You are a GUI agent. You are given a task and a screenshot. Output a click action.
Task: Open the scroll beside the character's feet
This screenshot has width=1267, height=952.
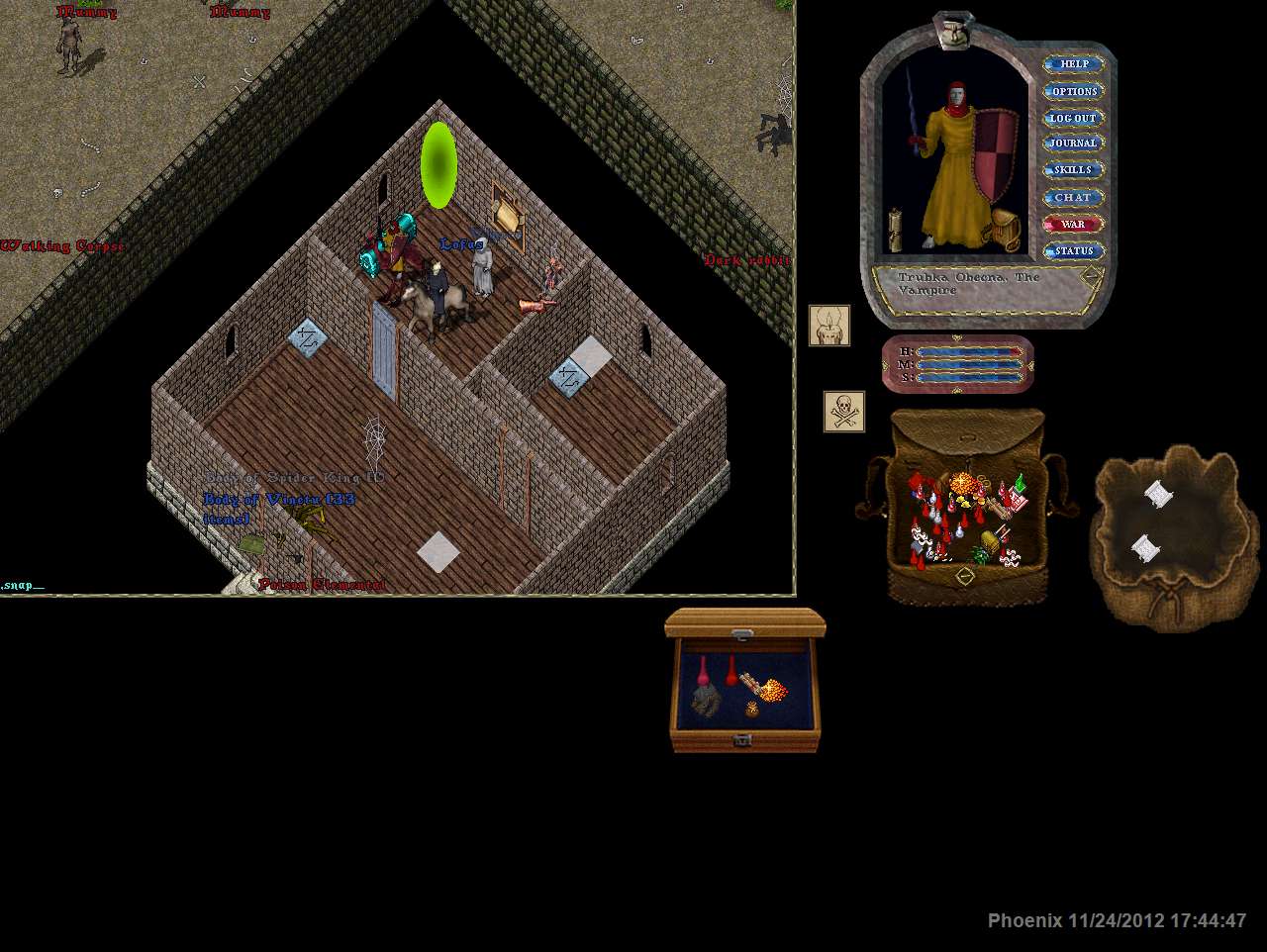[x=894, y=231]
